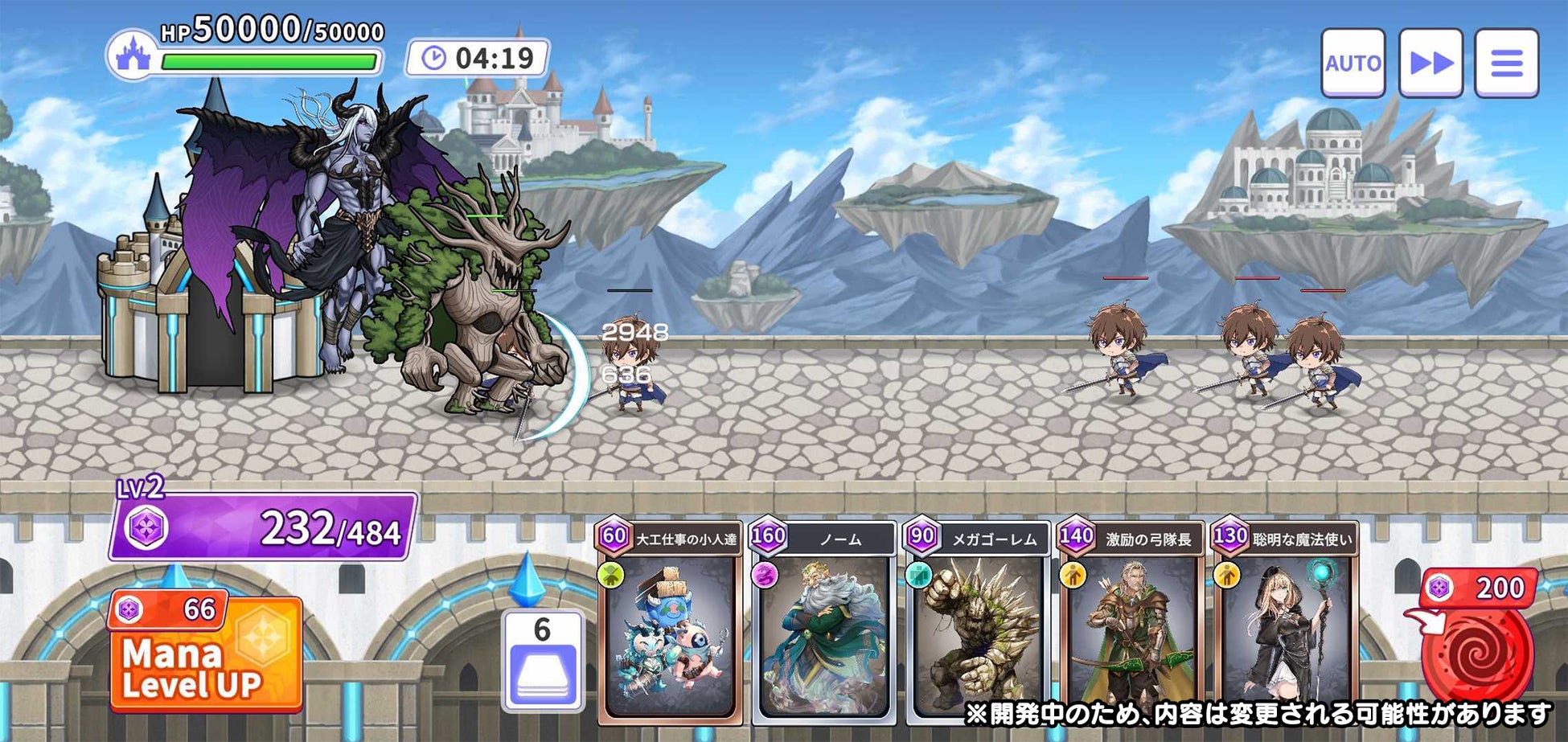This screenshot has height=742, width=1568.
Task: Activate the fast-forward speed button
Action: click(x=1430, y=63)
